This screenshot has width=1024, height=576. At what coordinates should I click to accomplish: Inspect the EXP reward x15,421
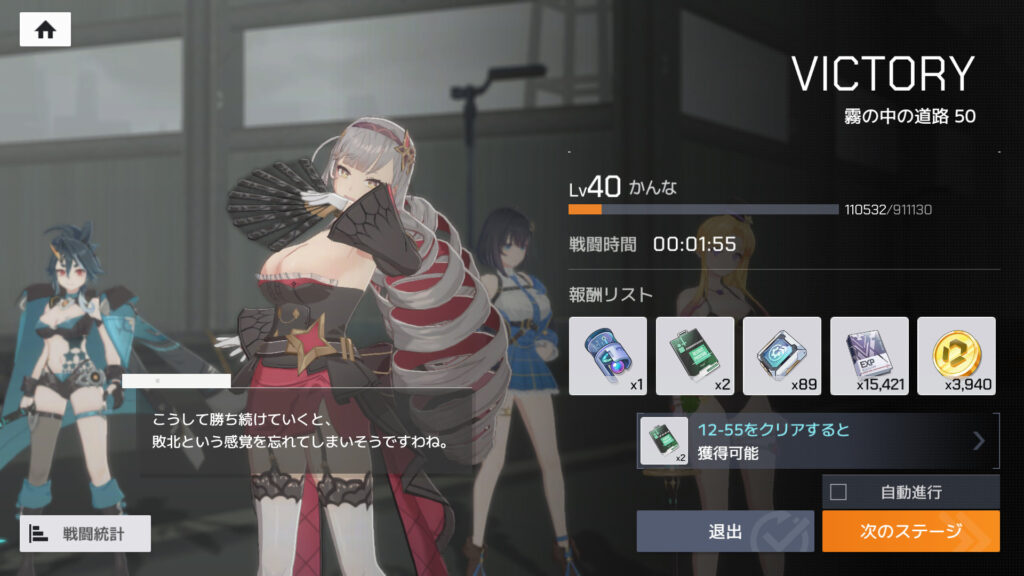(869, 356)
